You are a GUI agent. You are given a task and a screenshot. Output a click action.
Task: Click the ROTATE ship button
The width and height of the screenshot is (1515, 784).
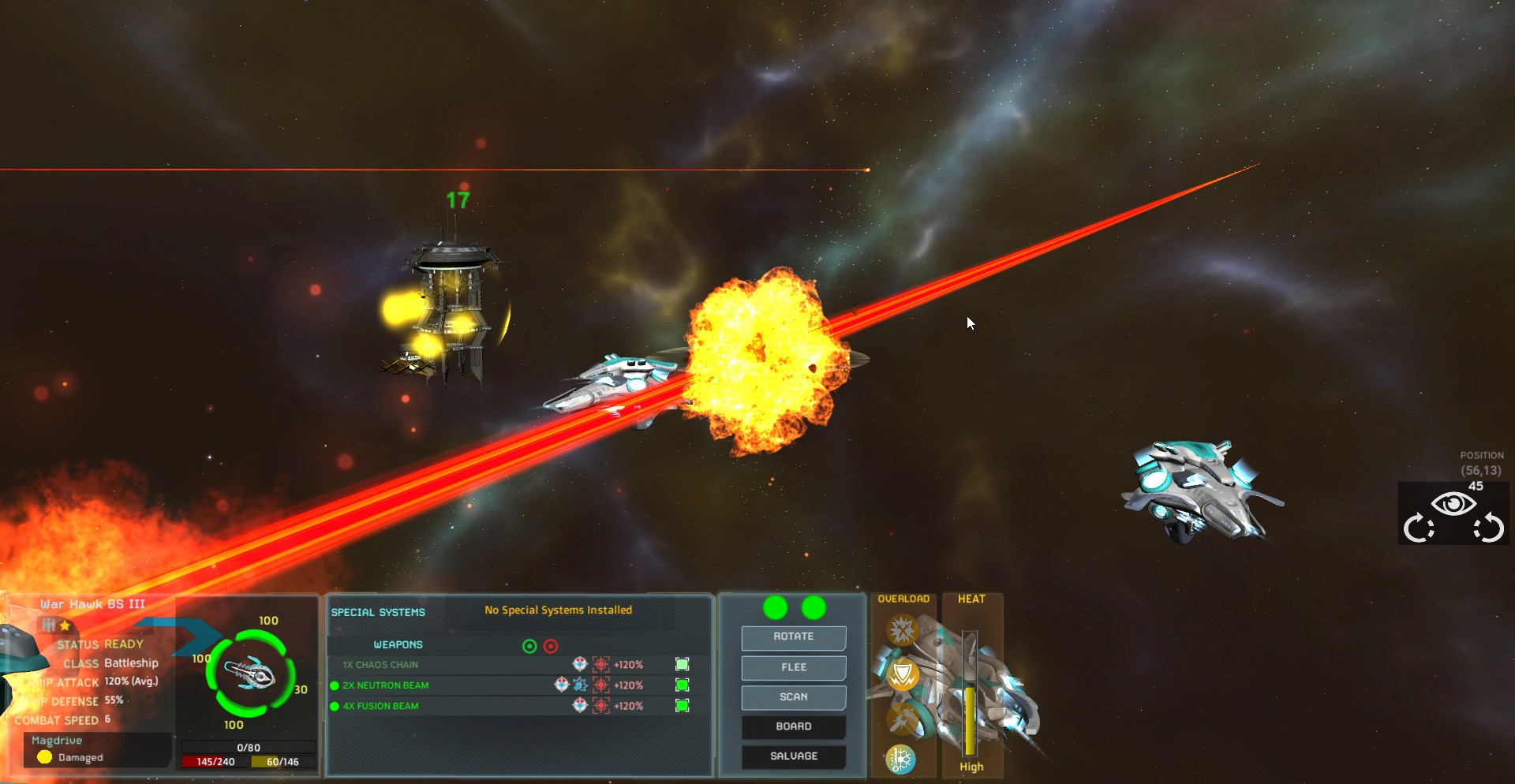click(793, 637)
